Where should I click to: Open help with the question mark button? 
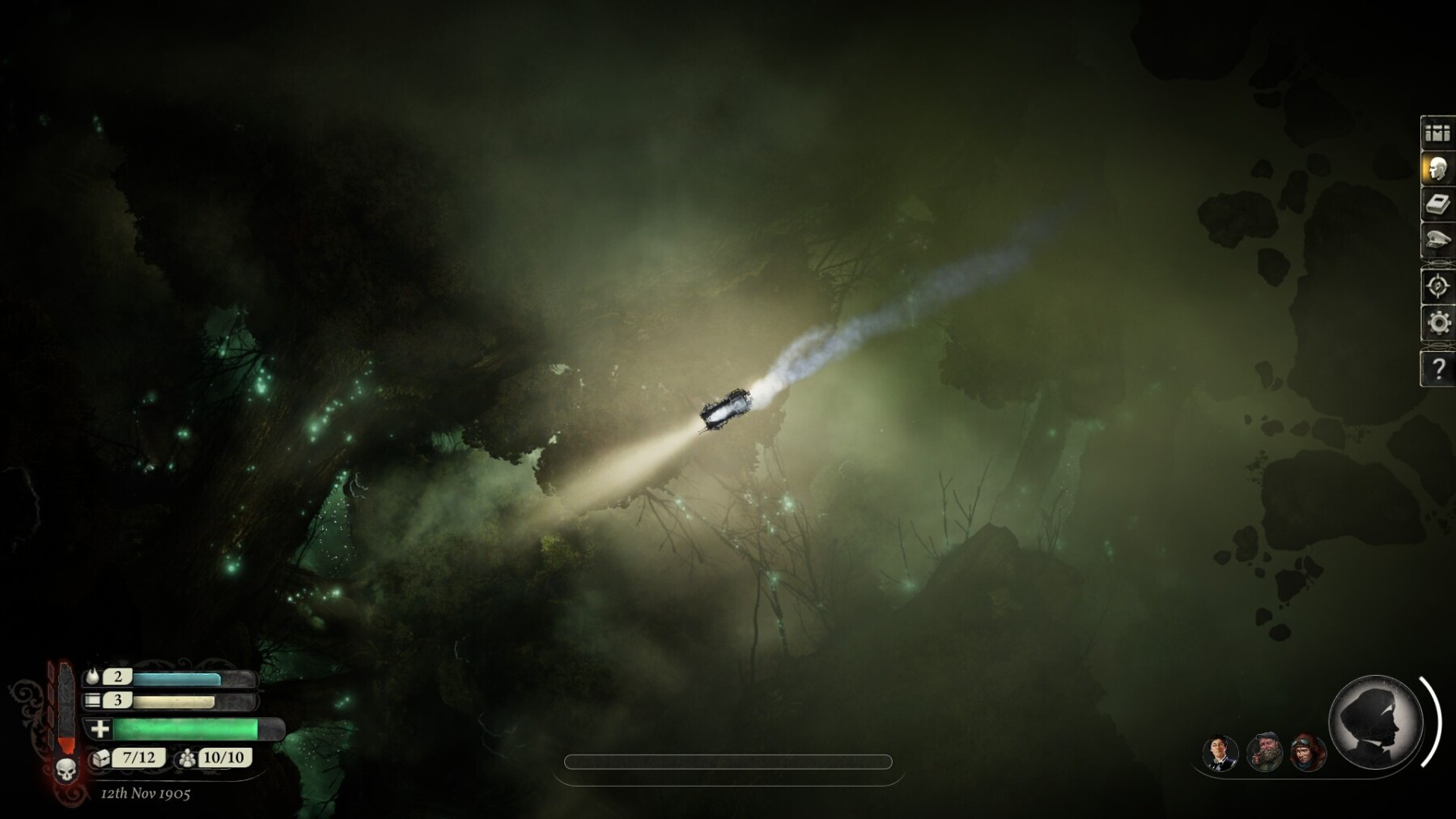1437,369
